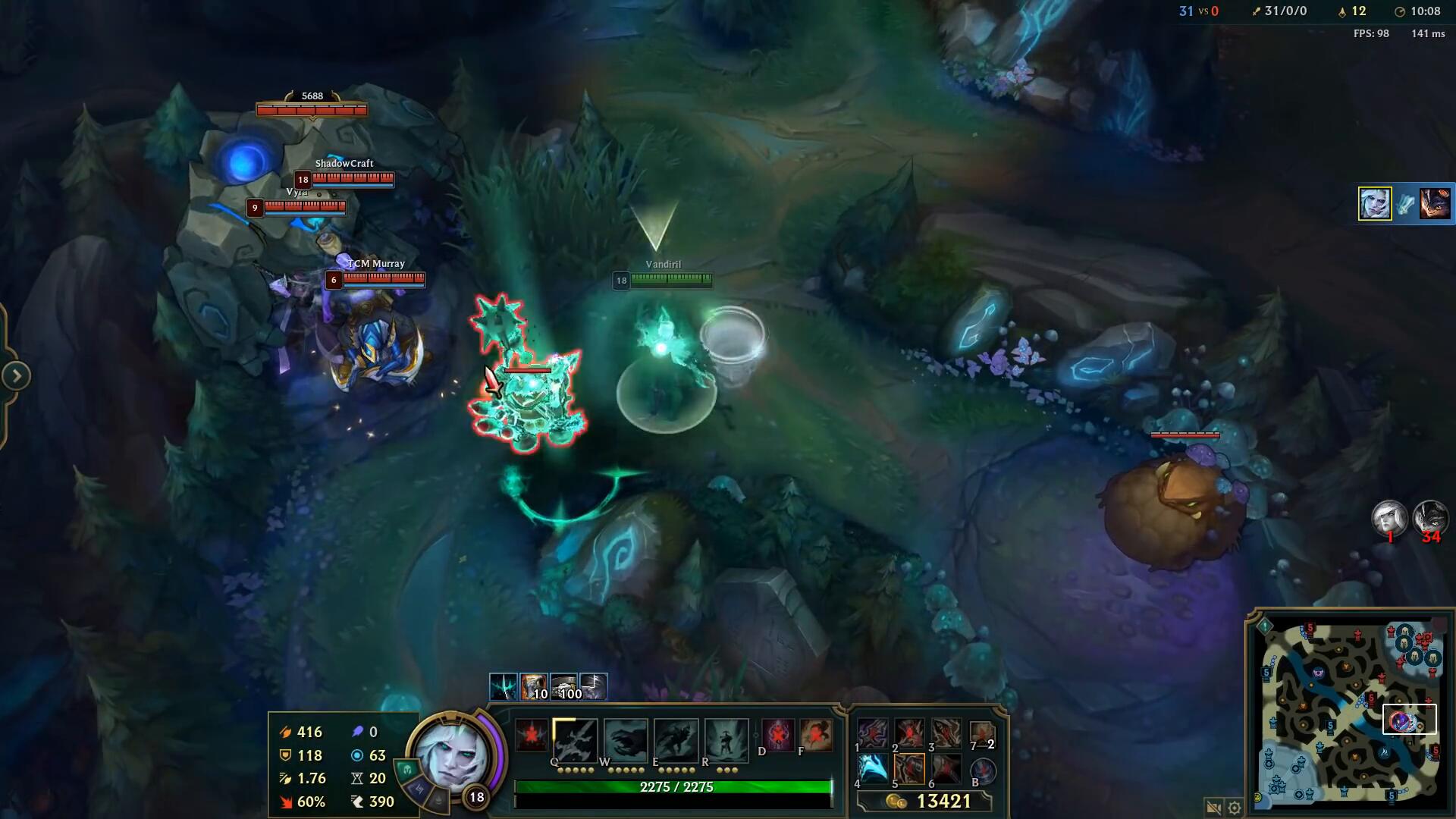Image resolution: width=1456 pixels, height=819 pixels.
Task: Use the D summoner spell
Action: pos(778,734)
